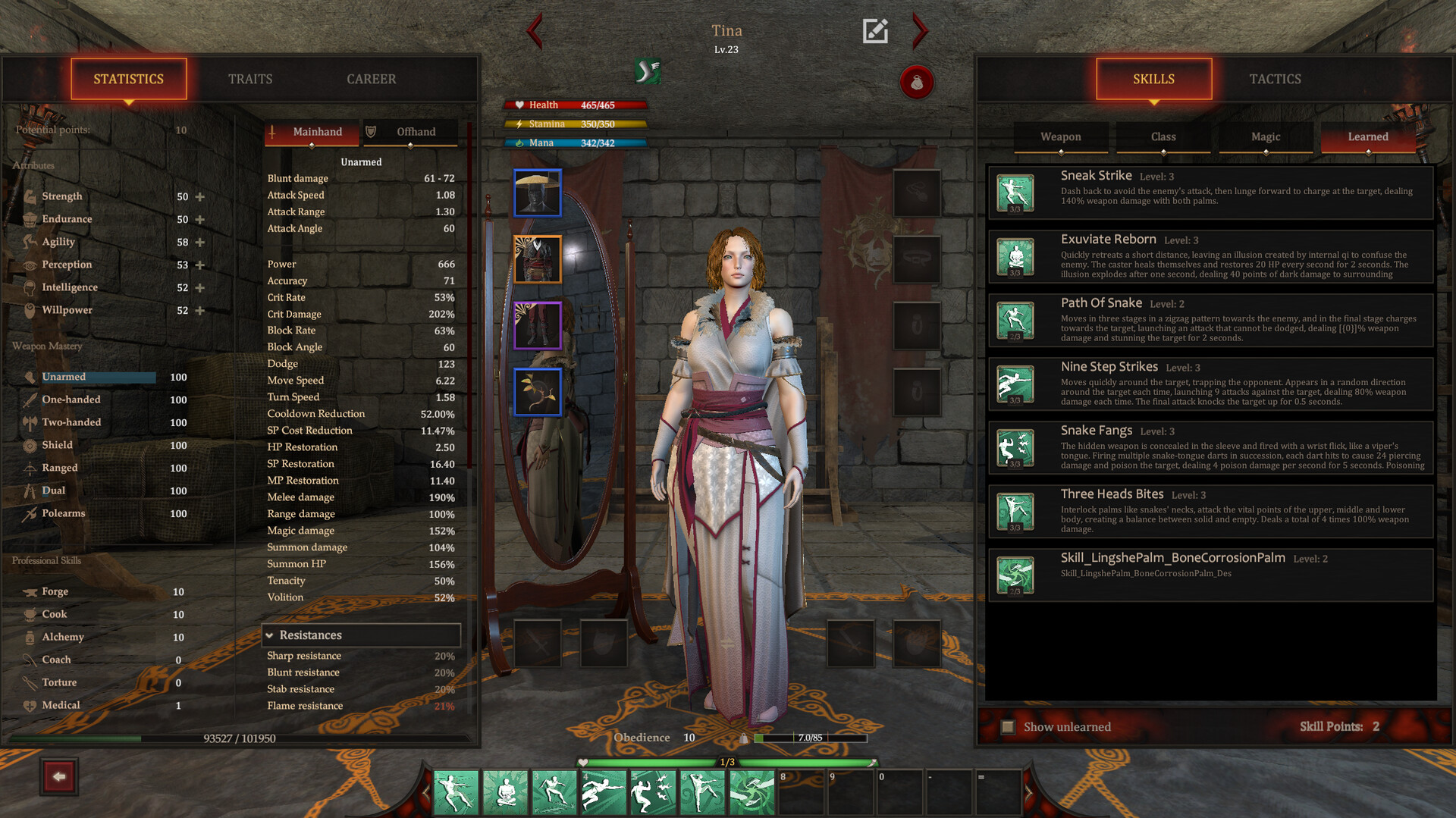Viewport: 1456px width, 818px height.
Task: Go to the next character with the right arrow
Action: pyautogui.click(x=919, y=32)
